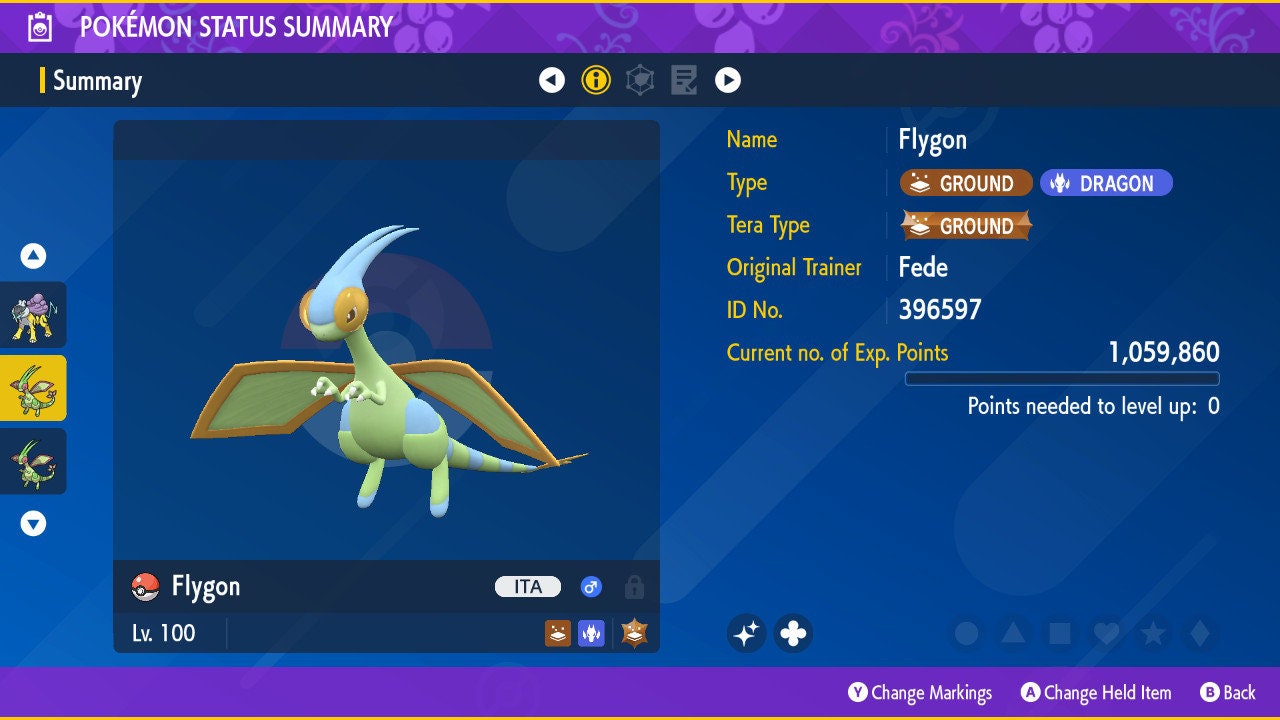1280x720 pixels.
Task: Click the shiny sparkle icon
Action: [746, 633]
